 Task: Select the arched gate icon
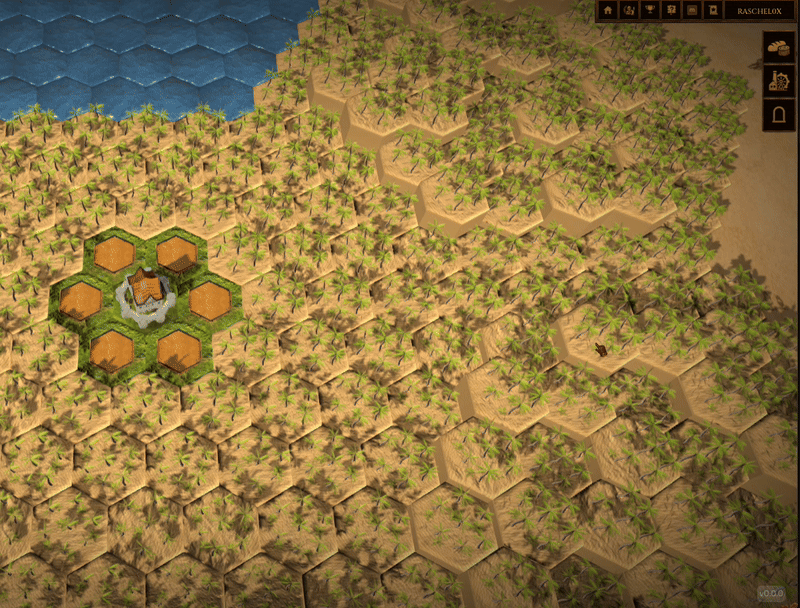tap(778, 116)
